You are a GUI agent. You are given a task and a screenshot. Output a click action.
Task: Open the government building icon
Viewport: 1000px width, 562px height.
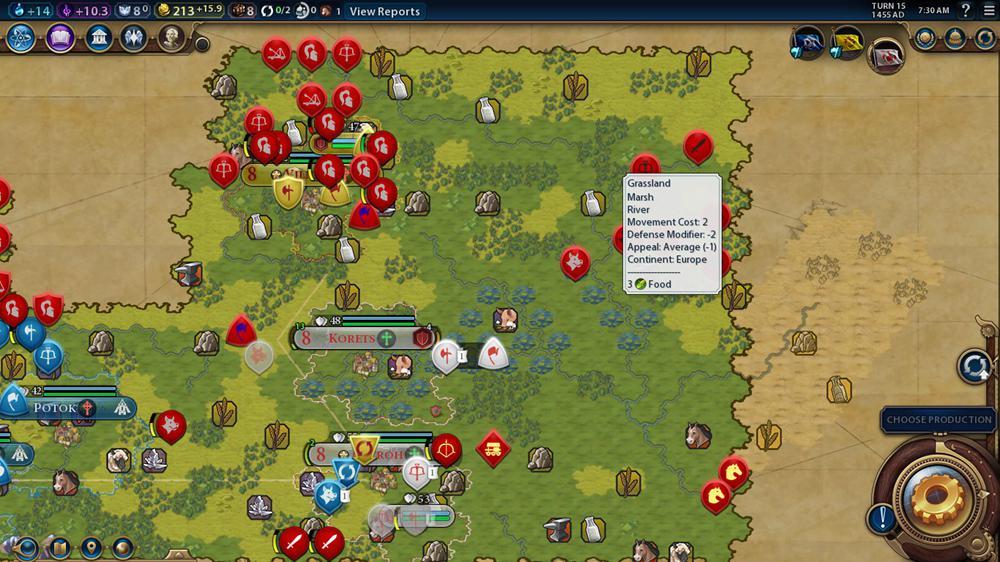tap(98, 38)
